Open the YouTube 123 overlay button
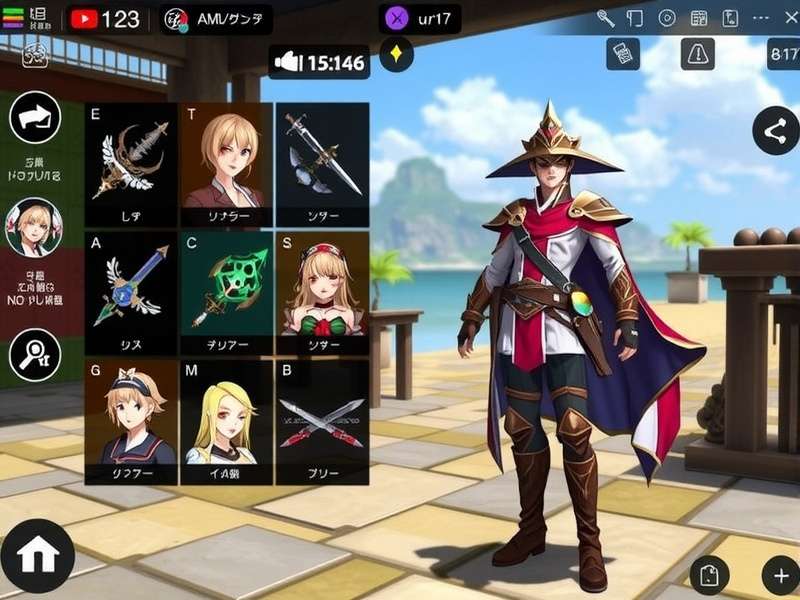The height and width of the screenshot is (600, 800). coord(106,19)
